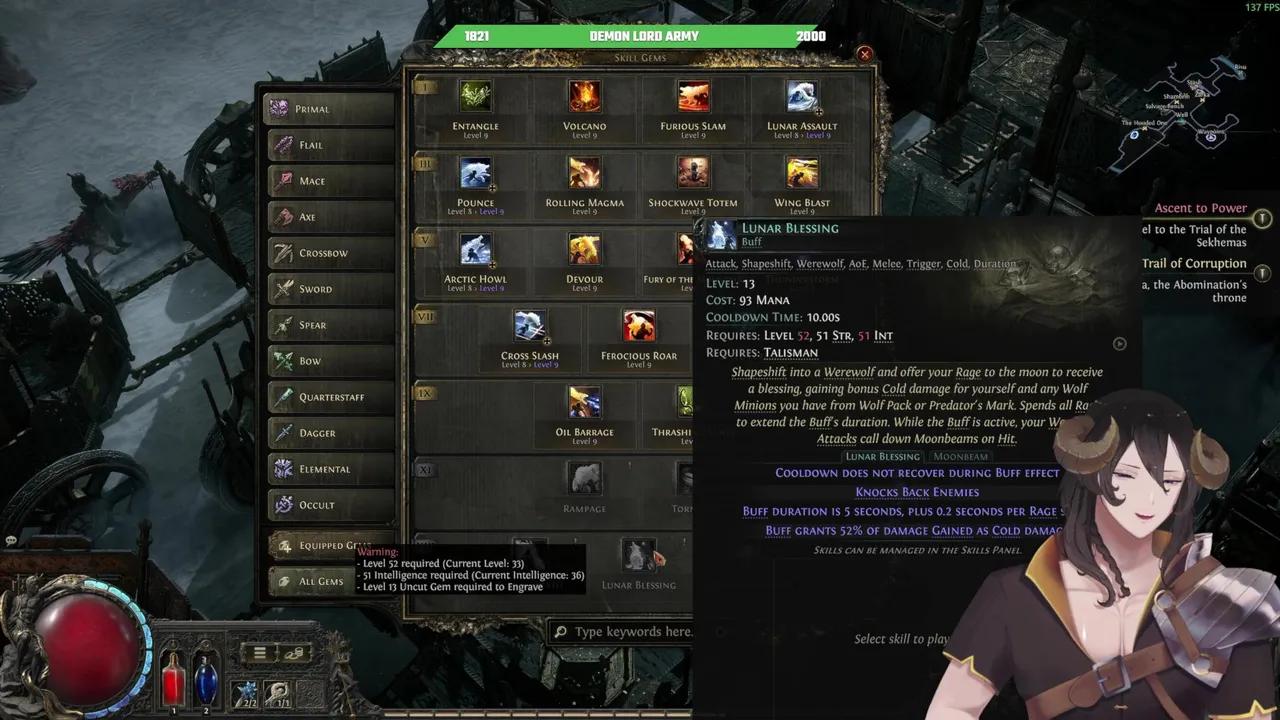This screenshot has width=1280, height=720.
Task: Click the Oil Barrage skill gem
Action: point(585,404)
